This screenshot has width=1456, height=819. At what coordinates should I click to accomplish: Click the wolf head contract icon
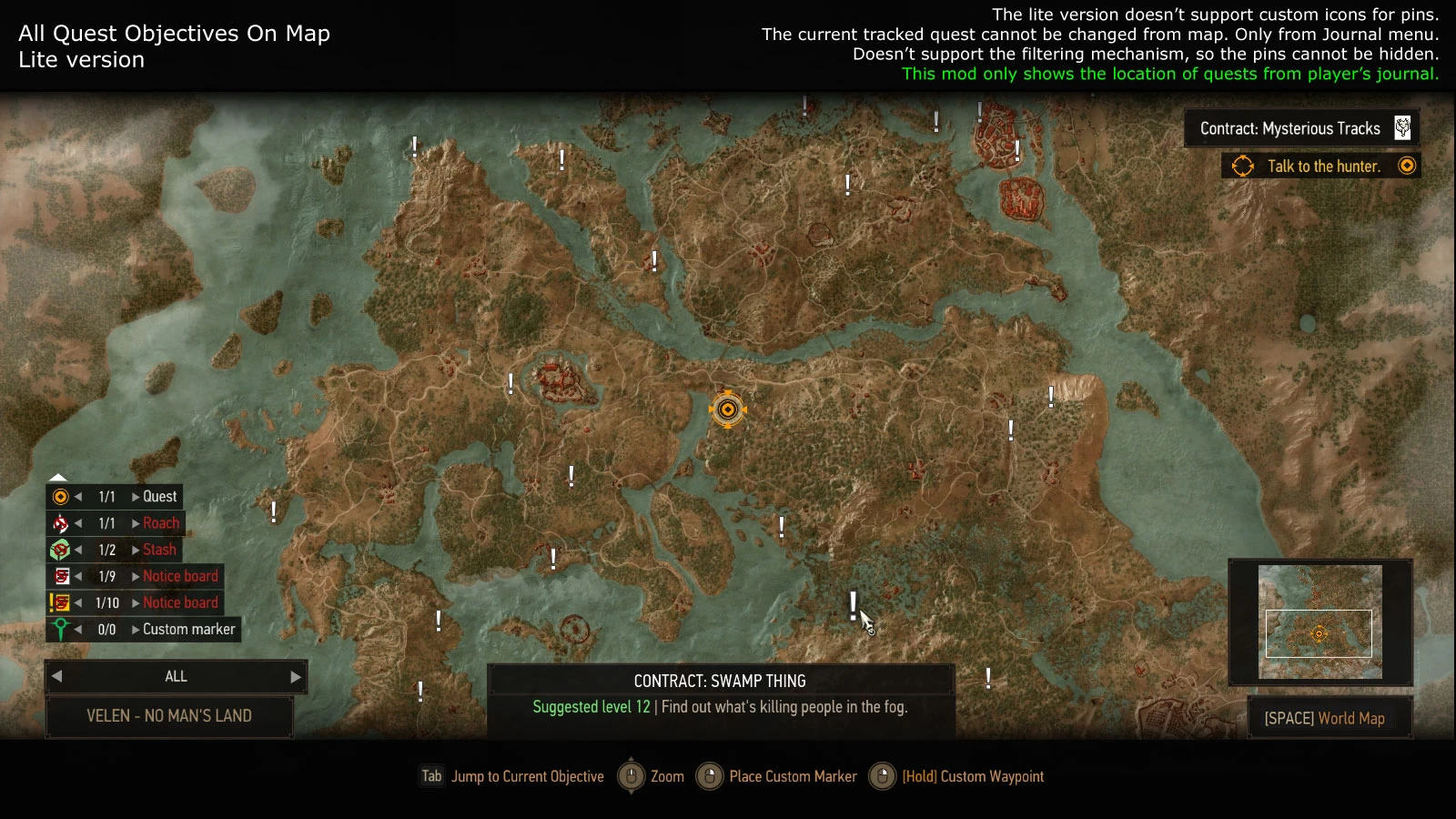click(1404, 128)
